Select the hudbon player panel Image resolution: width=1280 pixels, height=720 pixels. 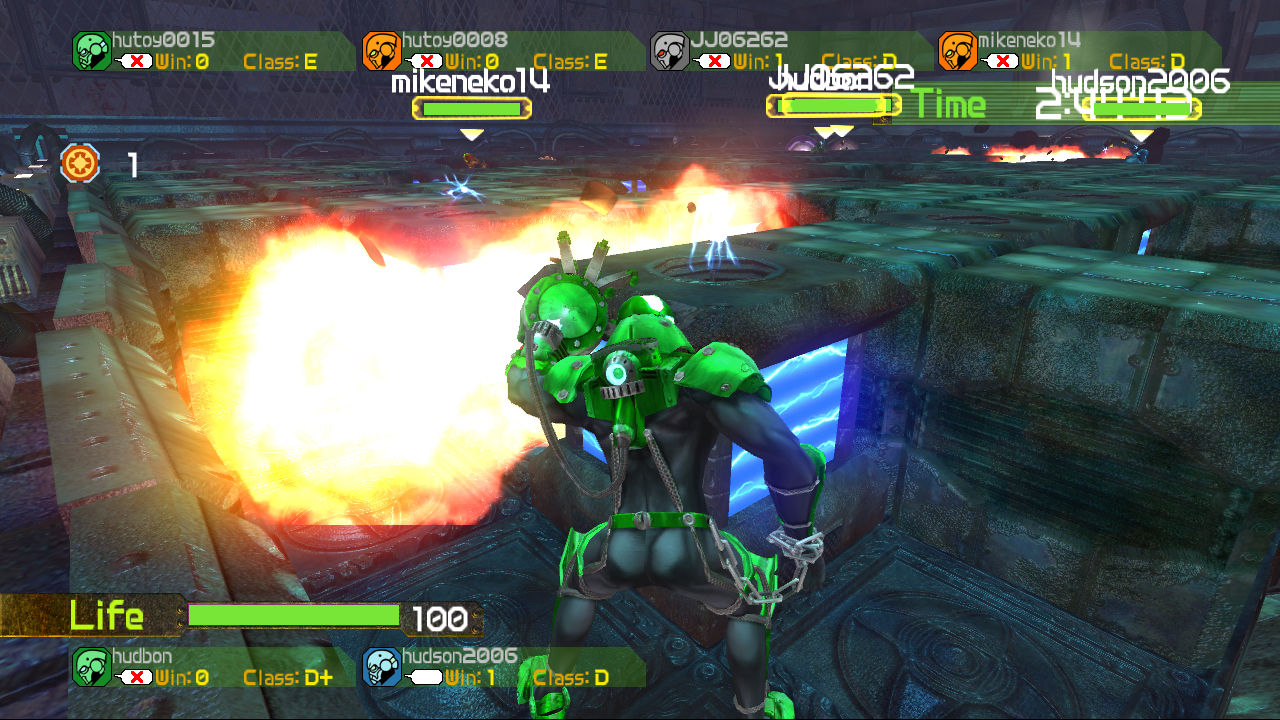click(x=212, y=667)
